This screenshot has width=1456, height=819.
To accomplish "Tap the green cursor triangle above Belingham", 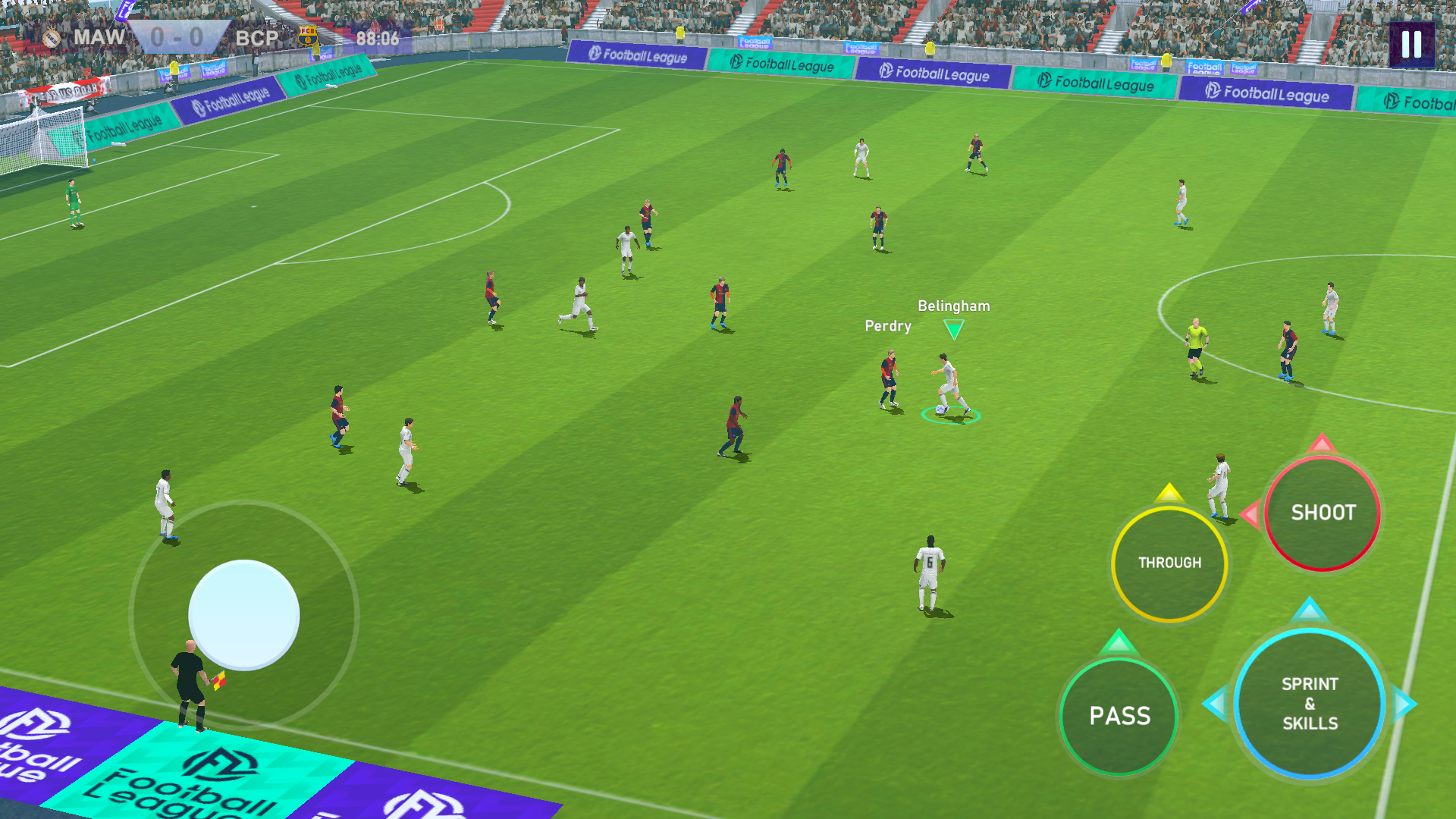I will coord(952,328).
